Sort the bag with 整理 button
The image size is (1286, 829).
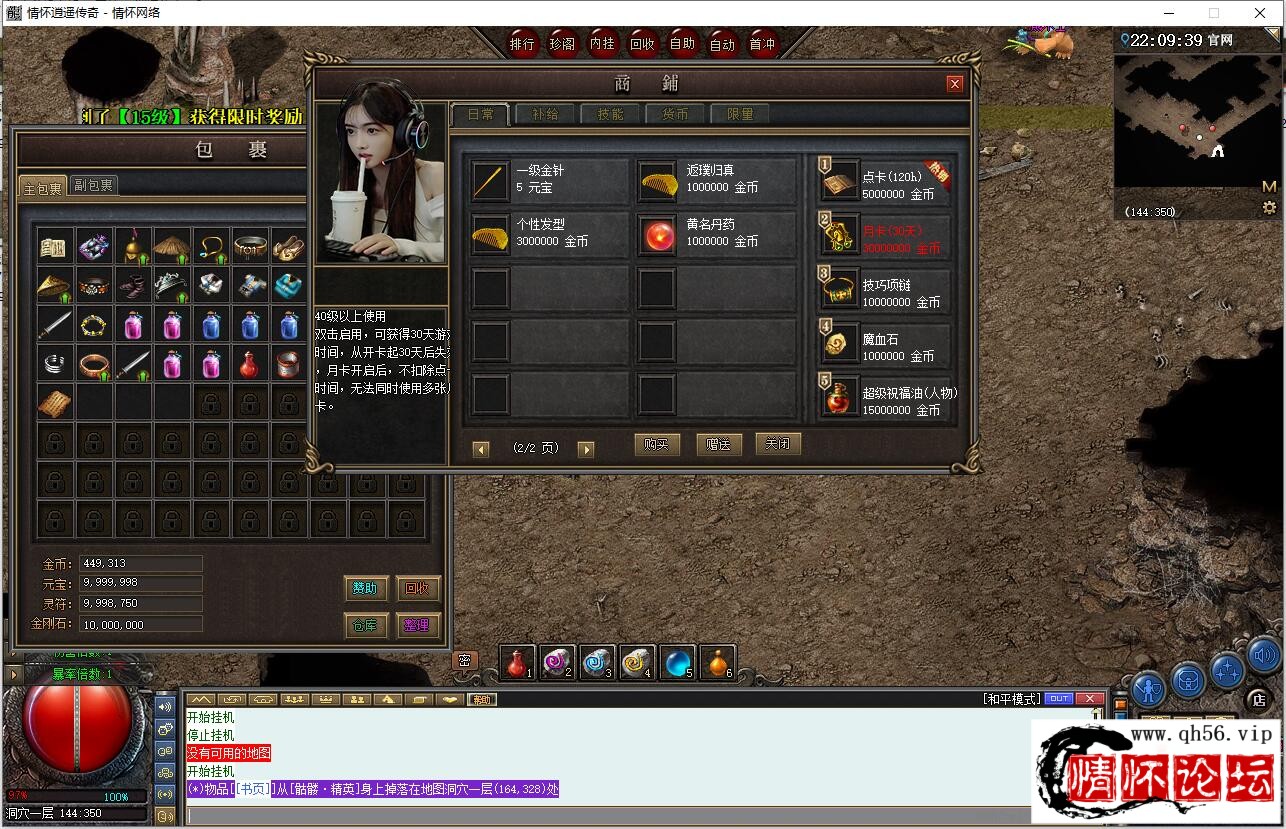pyautogui.click(x=417, y=625)
